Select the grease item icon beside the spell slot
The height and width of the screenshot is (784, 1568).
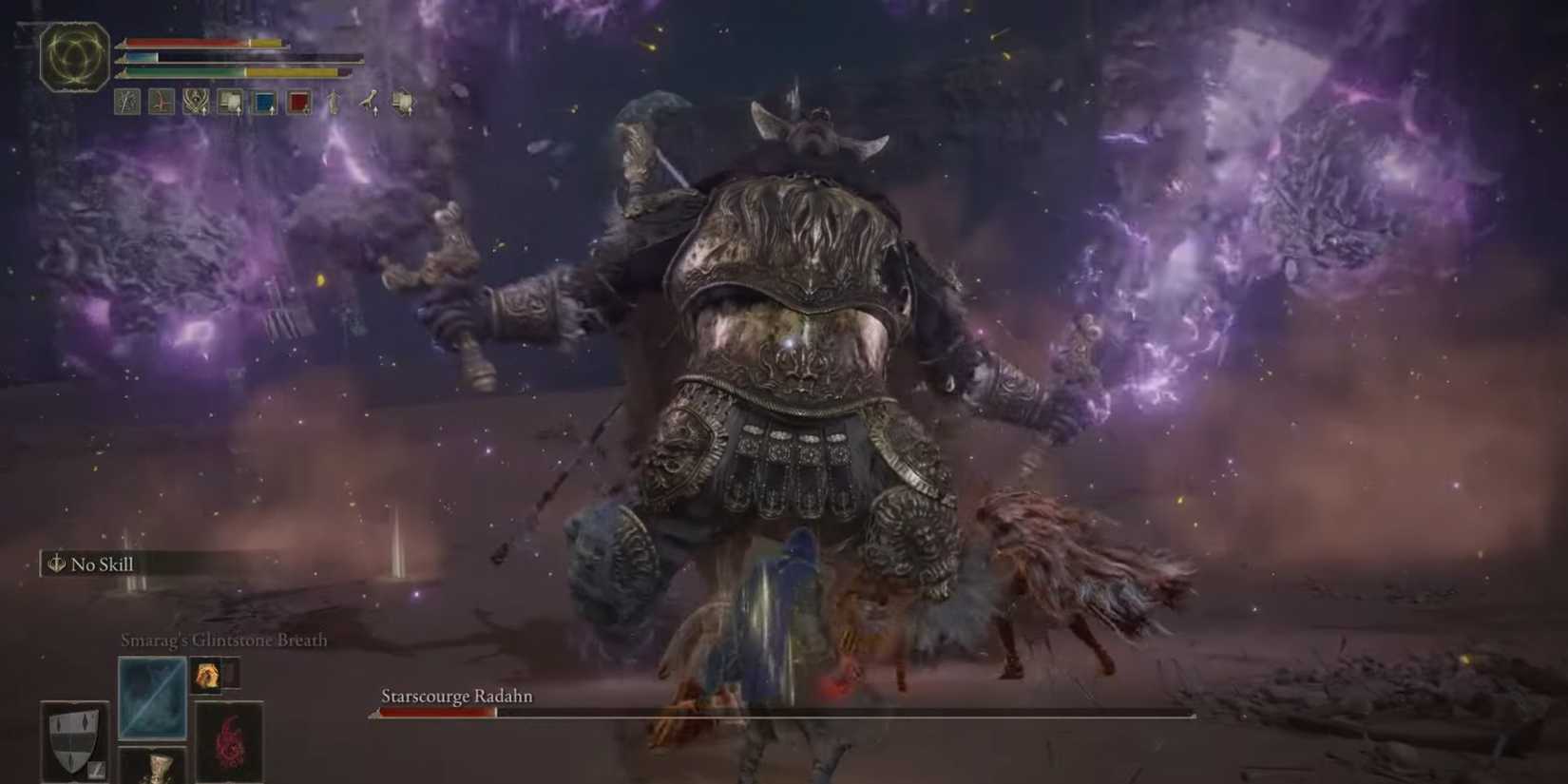(208, 675)
